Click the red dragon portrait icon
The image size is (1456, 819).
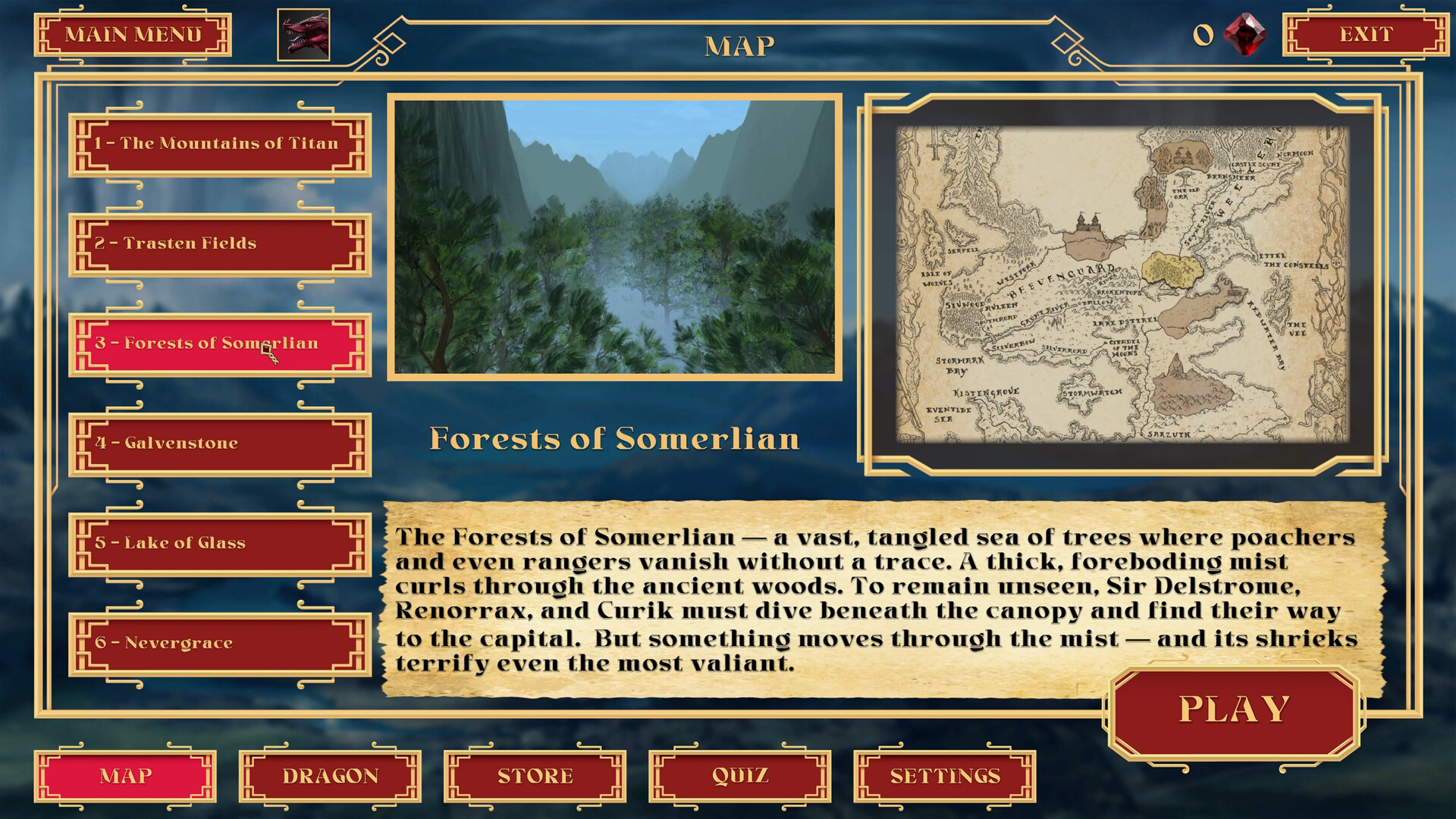pos(303,36)
